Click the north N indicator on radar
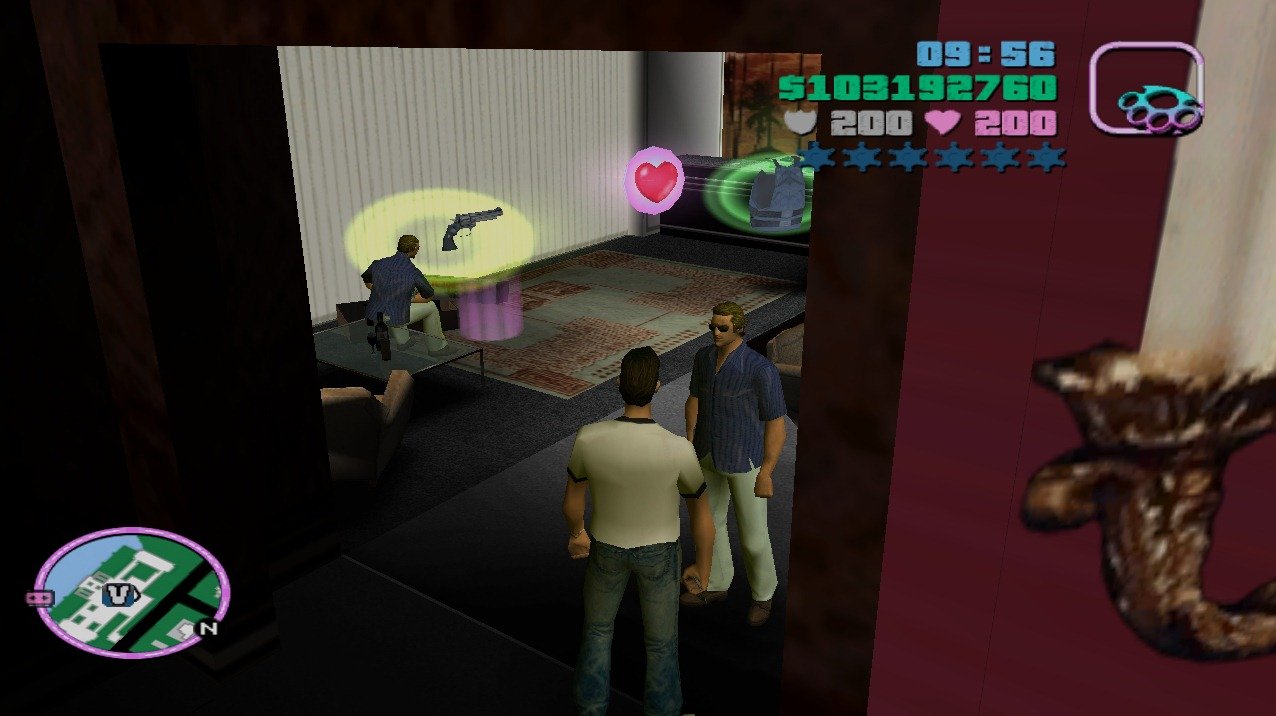Screen dimensions: 1276x716 click(208, 629)
